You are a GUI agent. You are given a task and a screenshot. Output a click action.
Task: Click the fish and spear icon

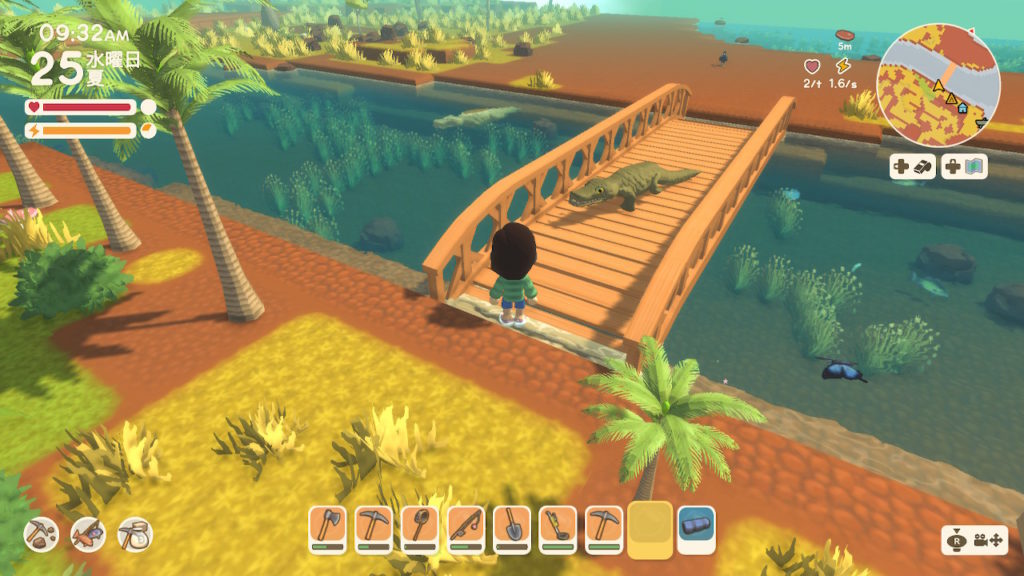(87, 534)
